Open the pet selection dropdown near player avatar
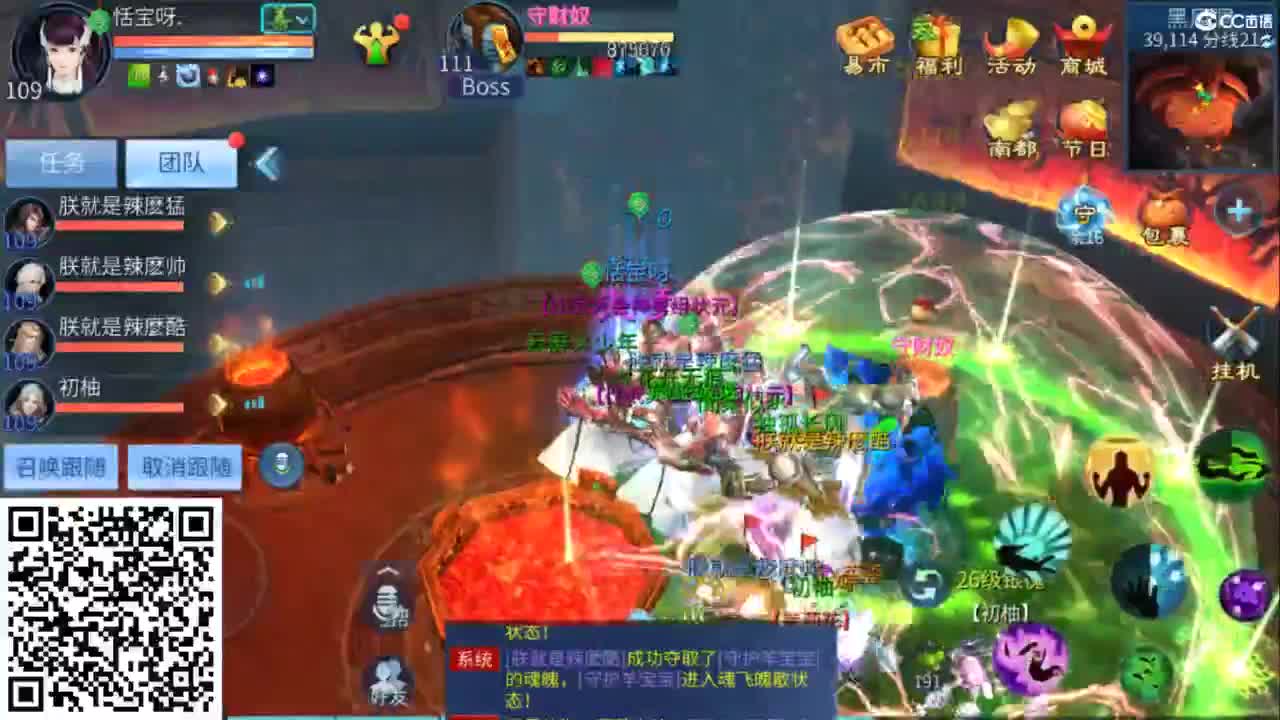This screenshot has height=720, width=1280. pos(288,18)
